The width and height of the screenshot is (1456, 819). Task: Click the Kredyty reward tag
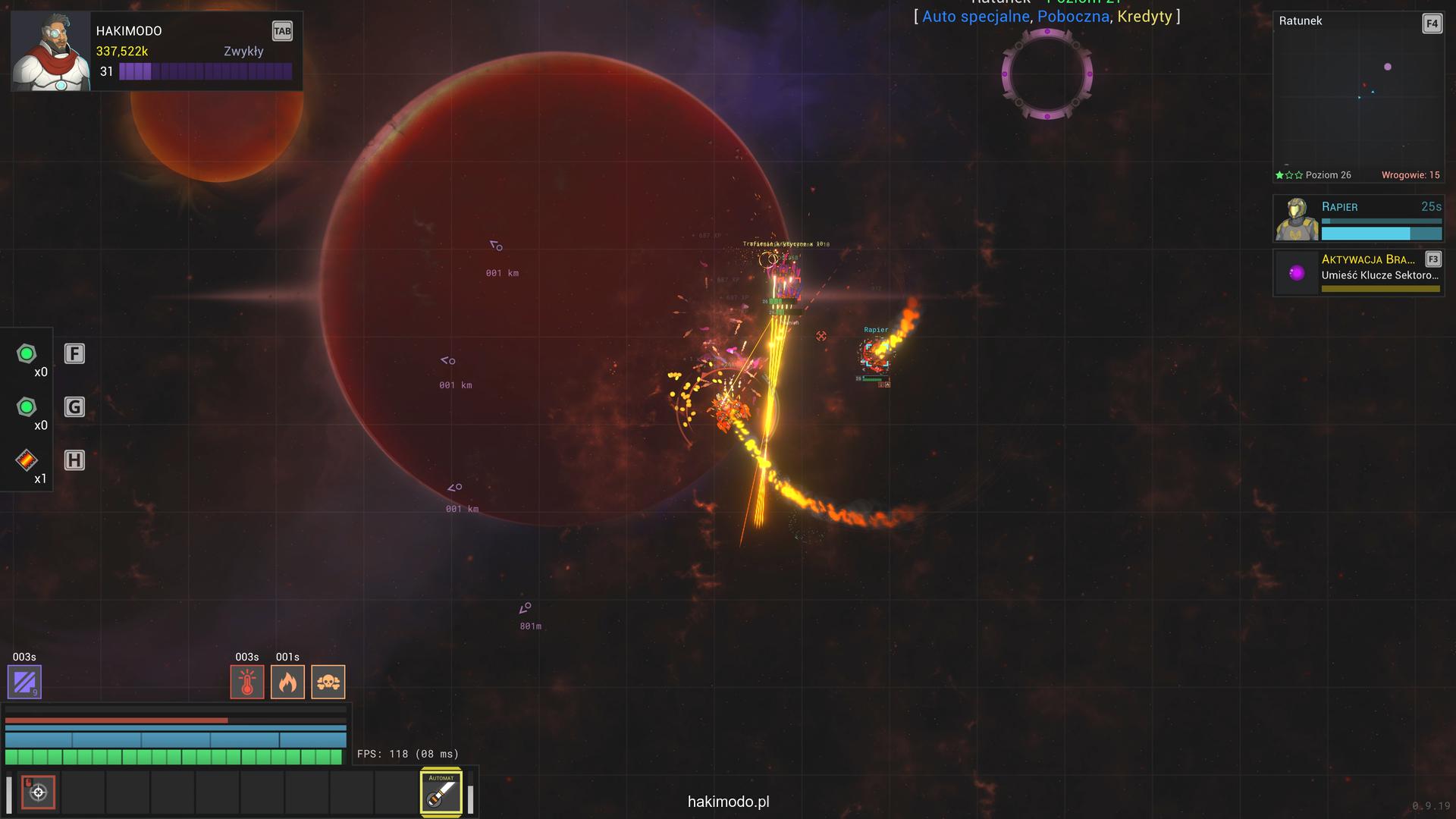[1144, 17]
